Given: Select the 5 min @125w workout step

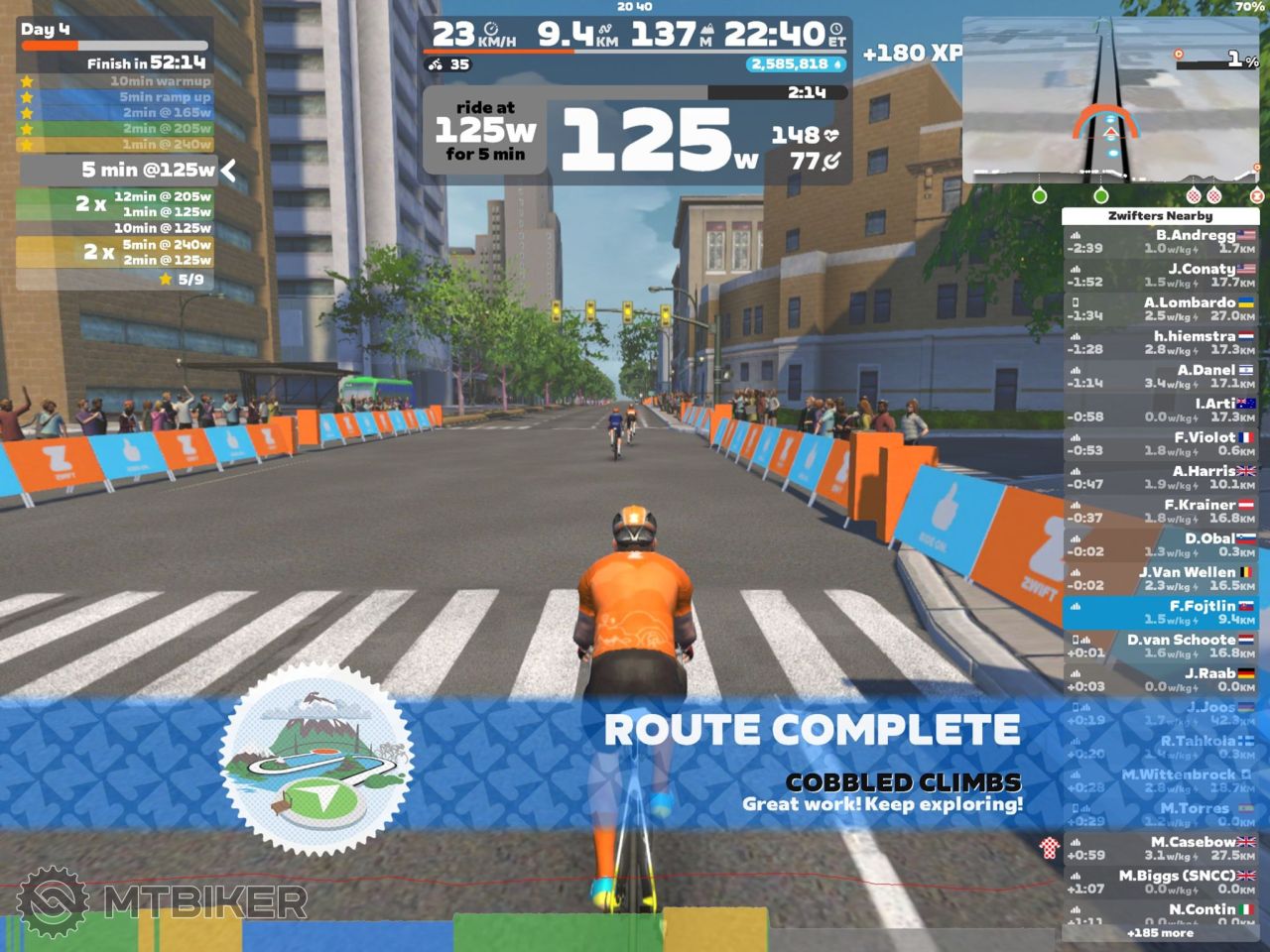Looking at the screenshot, I should 119,171.
